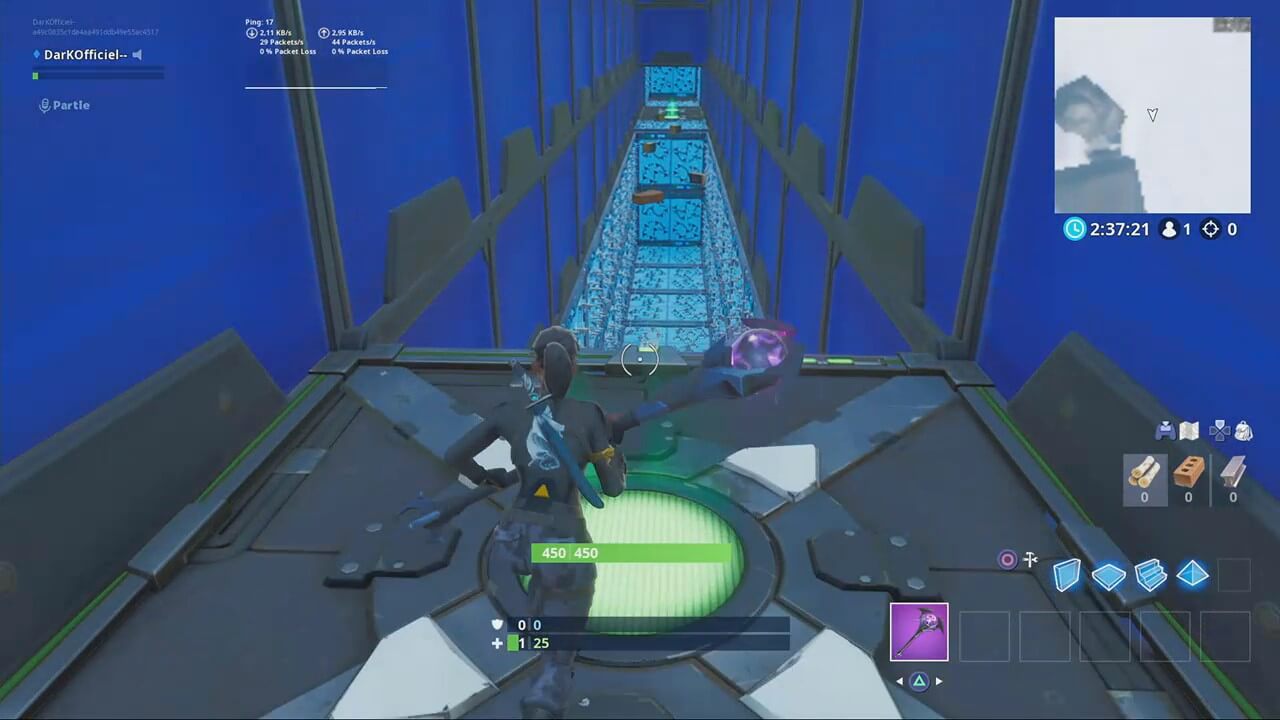Image resolution: width=1280 pixels, height=720 pixels.
Task: Open the backpack inventory icon
Action: 1243,430
